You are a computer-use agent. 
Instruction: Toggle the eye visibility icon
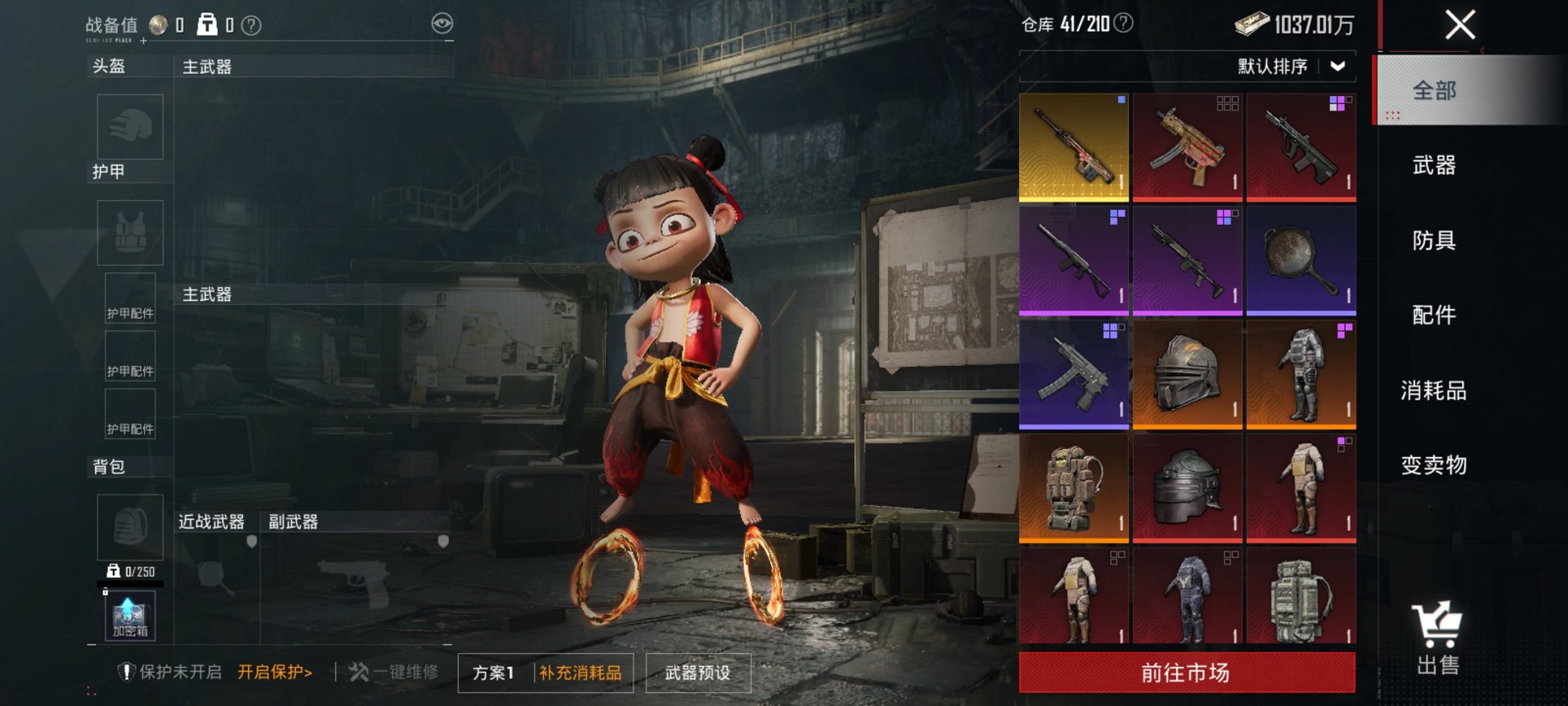coord(442,24)
